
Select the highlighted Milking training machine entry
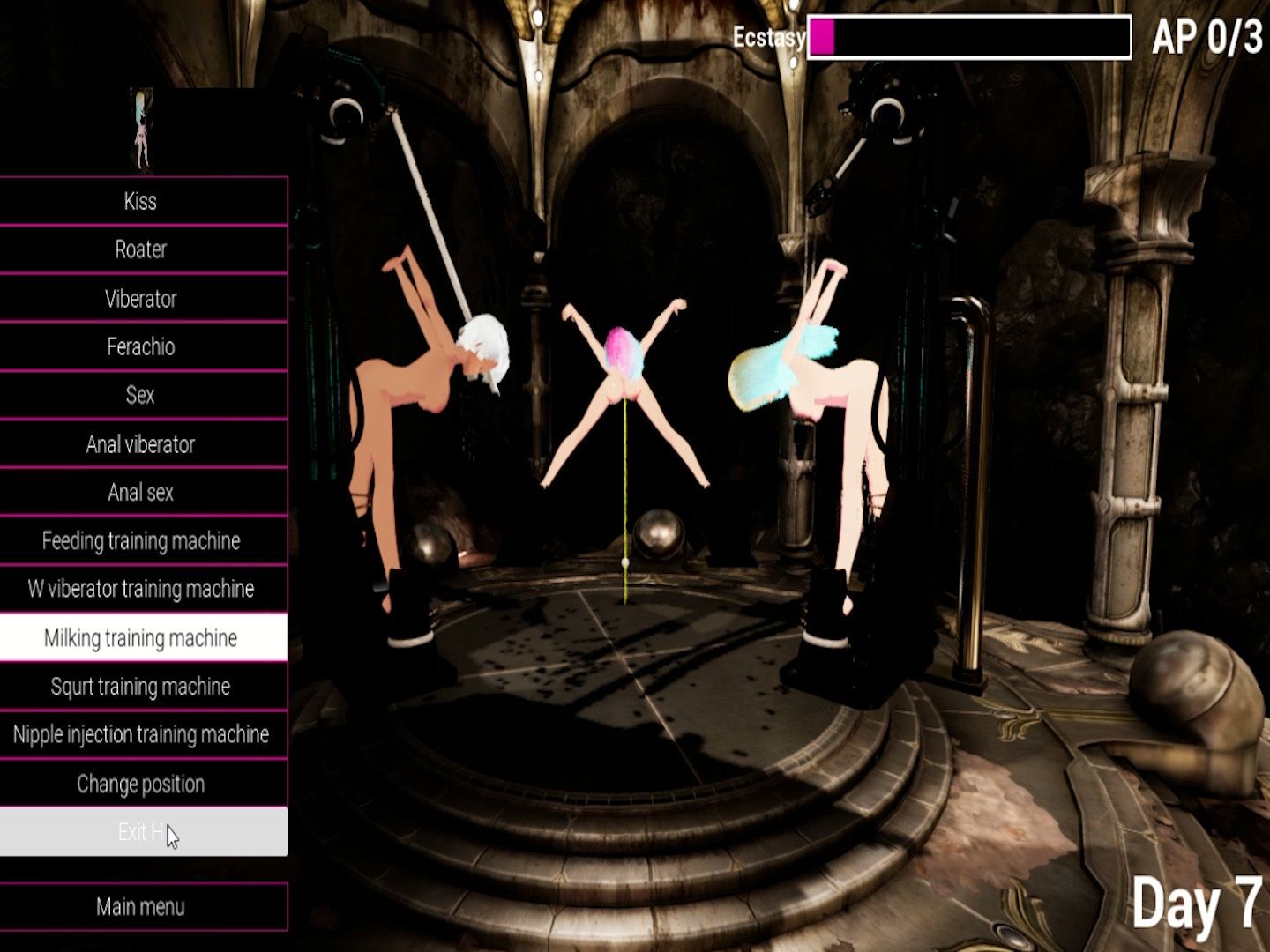pyautogui.click(x=141, y=637)
